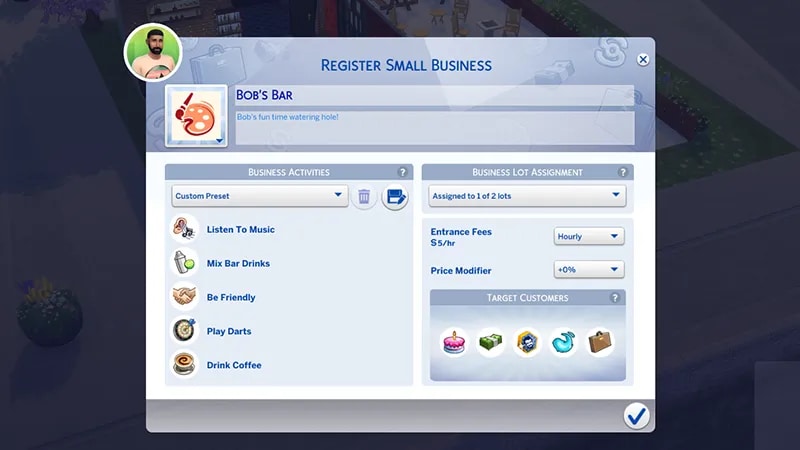Select the birthday cake target customer icon
The width and height of the screenshot is (800, 450).
click(x=456, y=343)
